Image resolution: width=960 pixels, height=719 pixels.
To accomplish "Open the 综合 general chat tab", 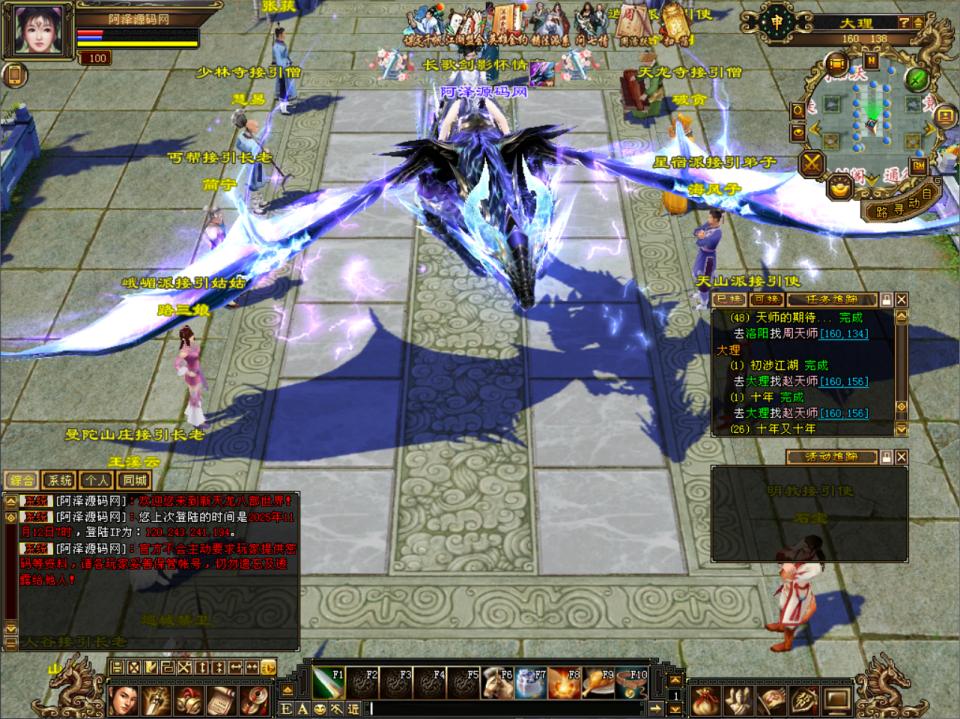I will (22, 480).
